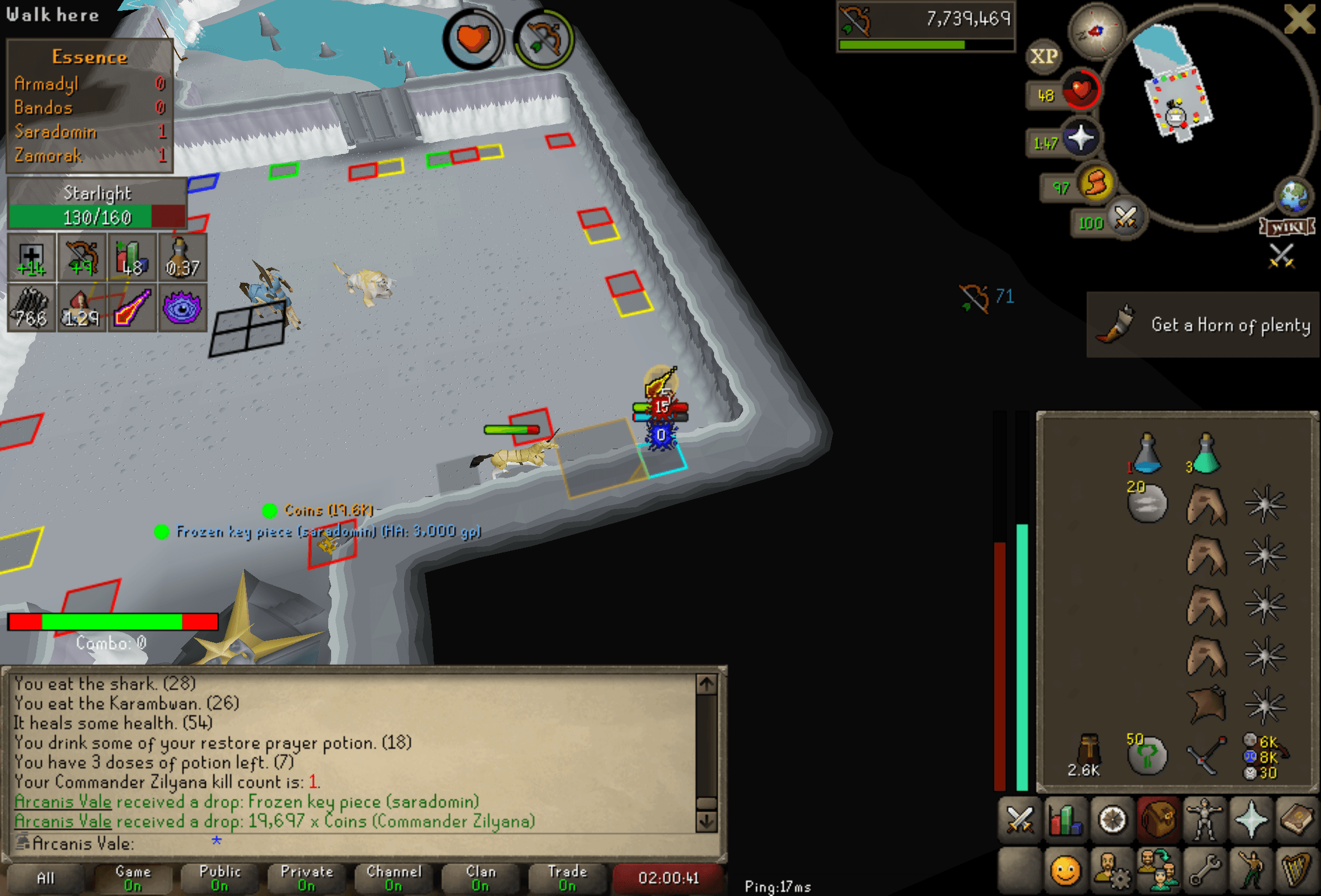Click the Wiki lookup banner
This screenshot has width=1321, height=896.
click(1287, 226)
